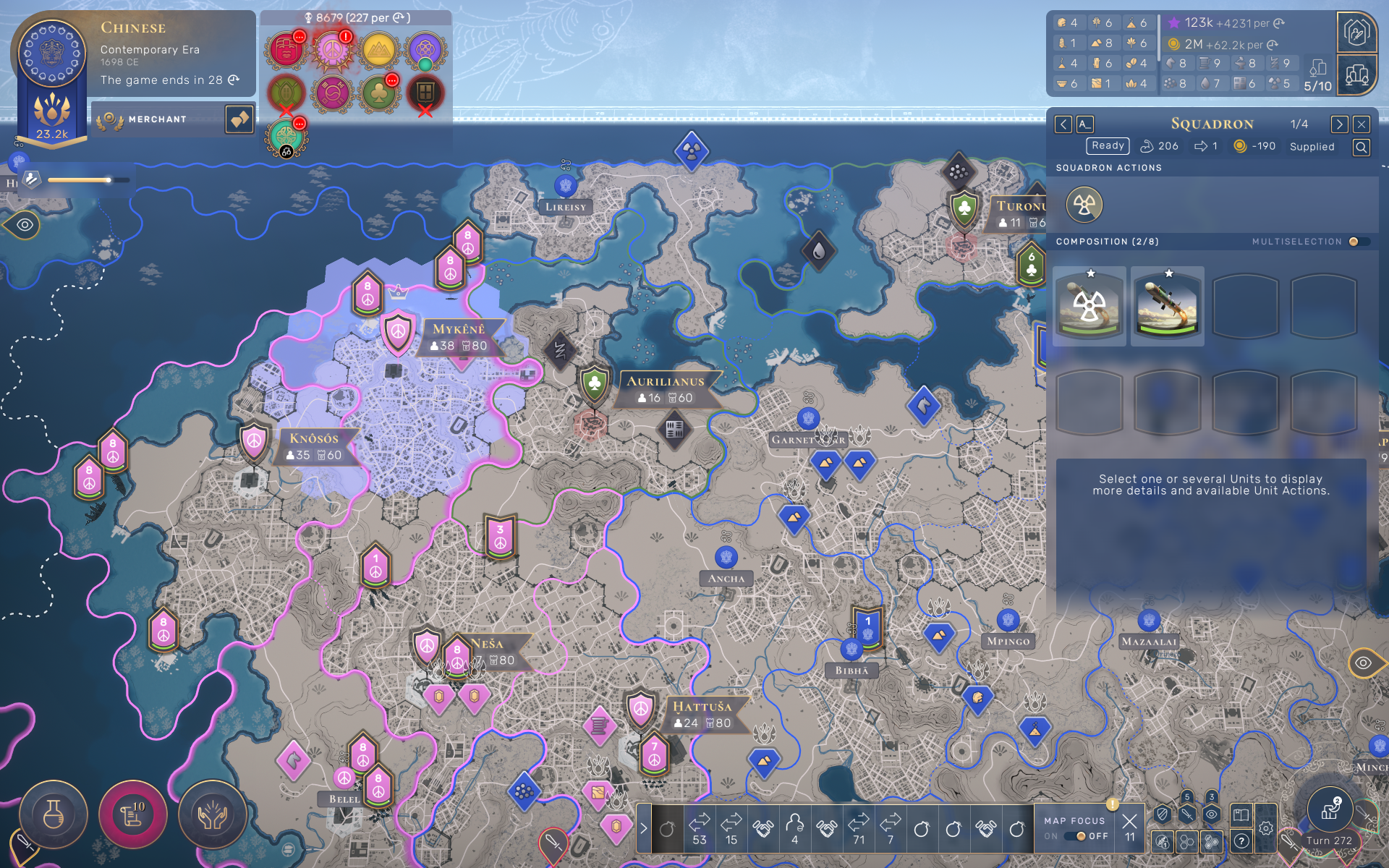The height and width of the screenshot is (868, 1389).
Task: Open the religion hands screen
Action: tap(212, 815)
